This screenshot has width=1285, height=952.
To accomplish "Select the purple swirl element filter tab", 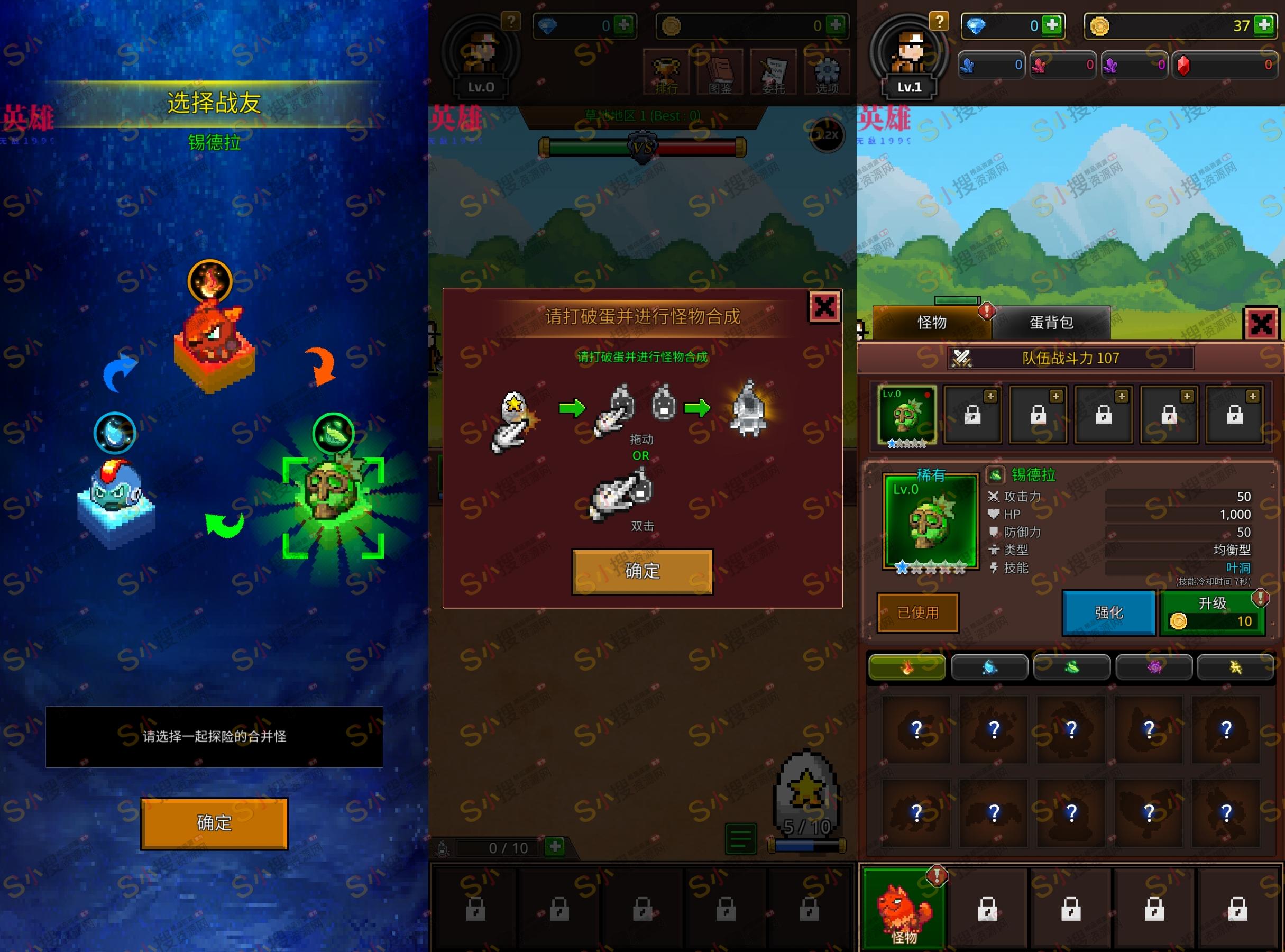I will pos(1154,667).
